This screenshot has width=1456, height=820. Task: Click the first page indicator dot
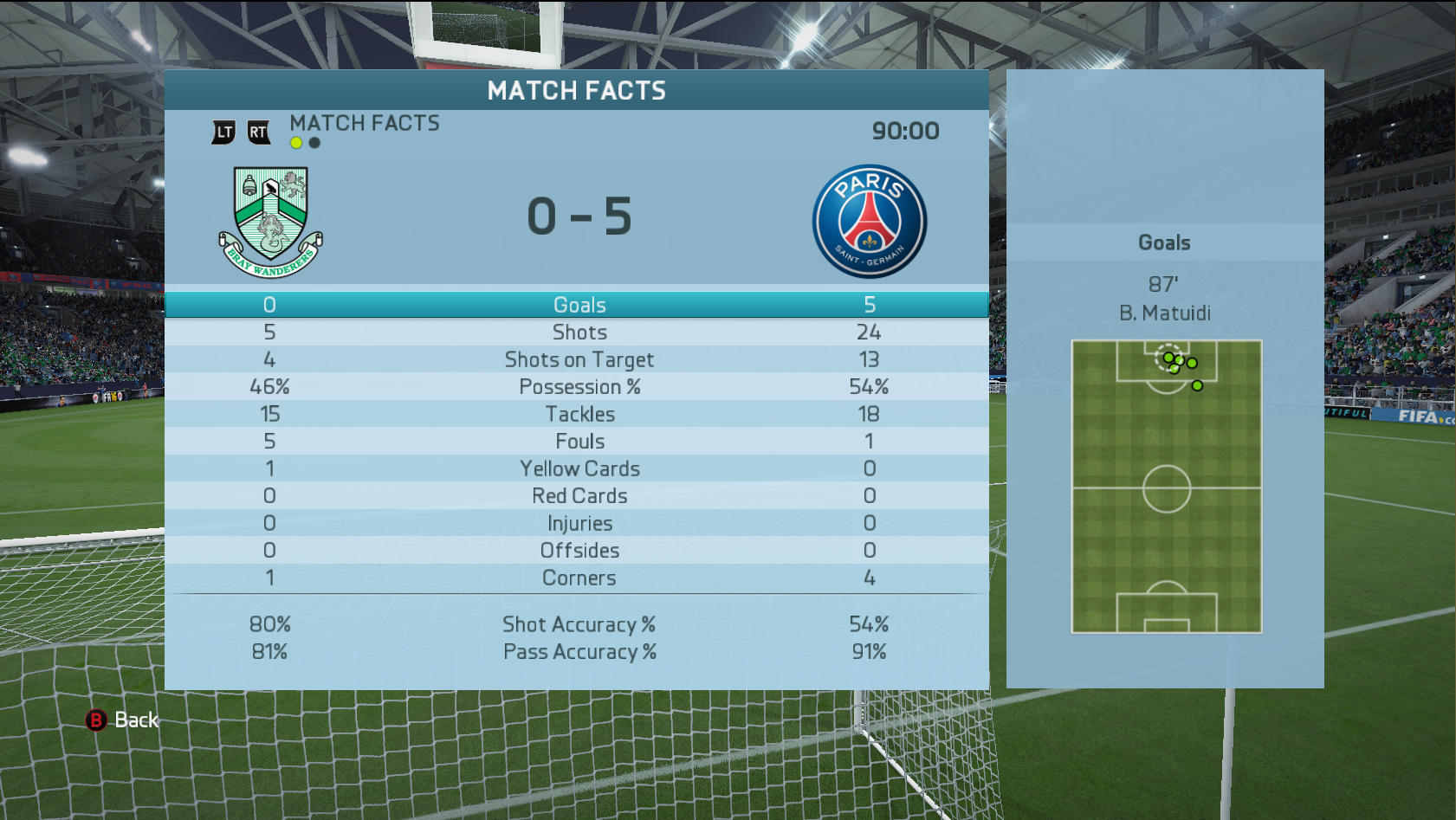pyautogui.click(x=296, y=143)
